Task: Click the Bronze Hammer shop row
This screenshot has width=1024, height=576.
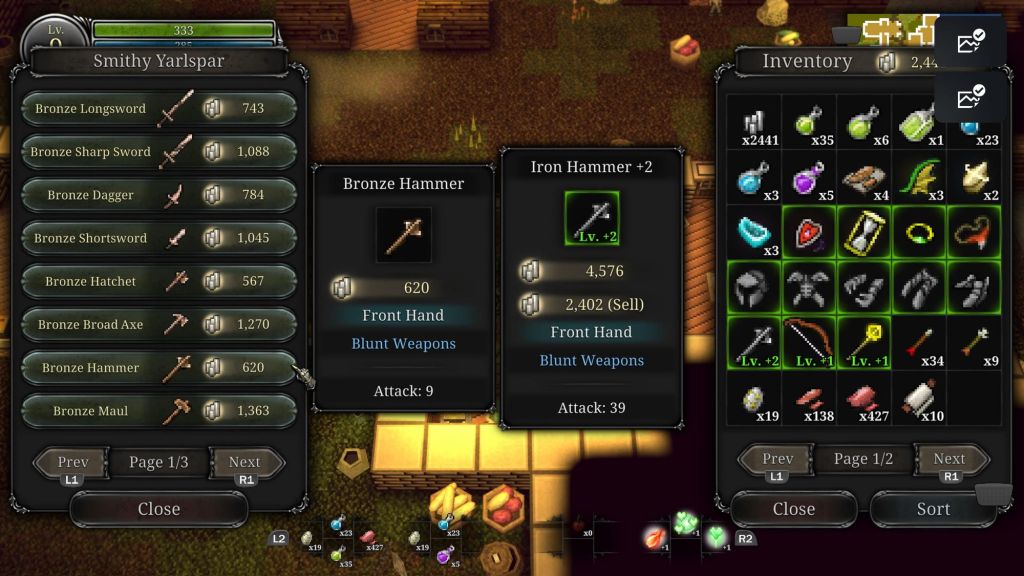Action: [158, 367]
